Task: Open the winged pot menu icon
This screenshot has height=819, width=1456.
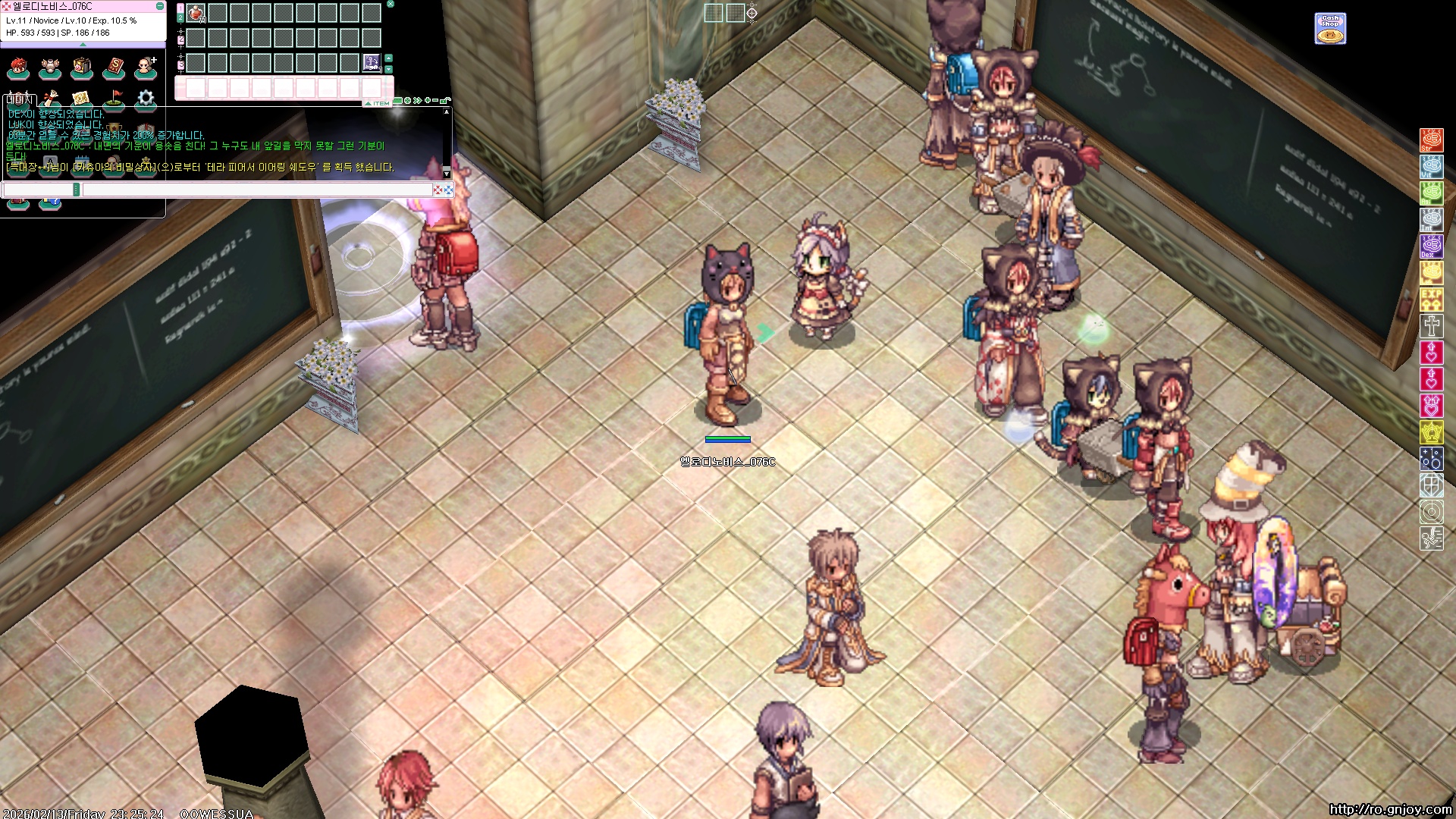Action: [x=50, y=68]
